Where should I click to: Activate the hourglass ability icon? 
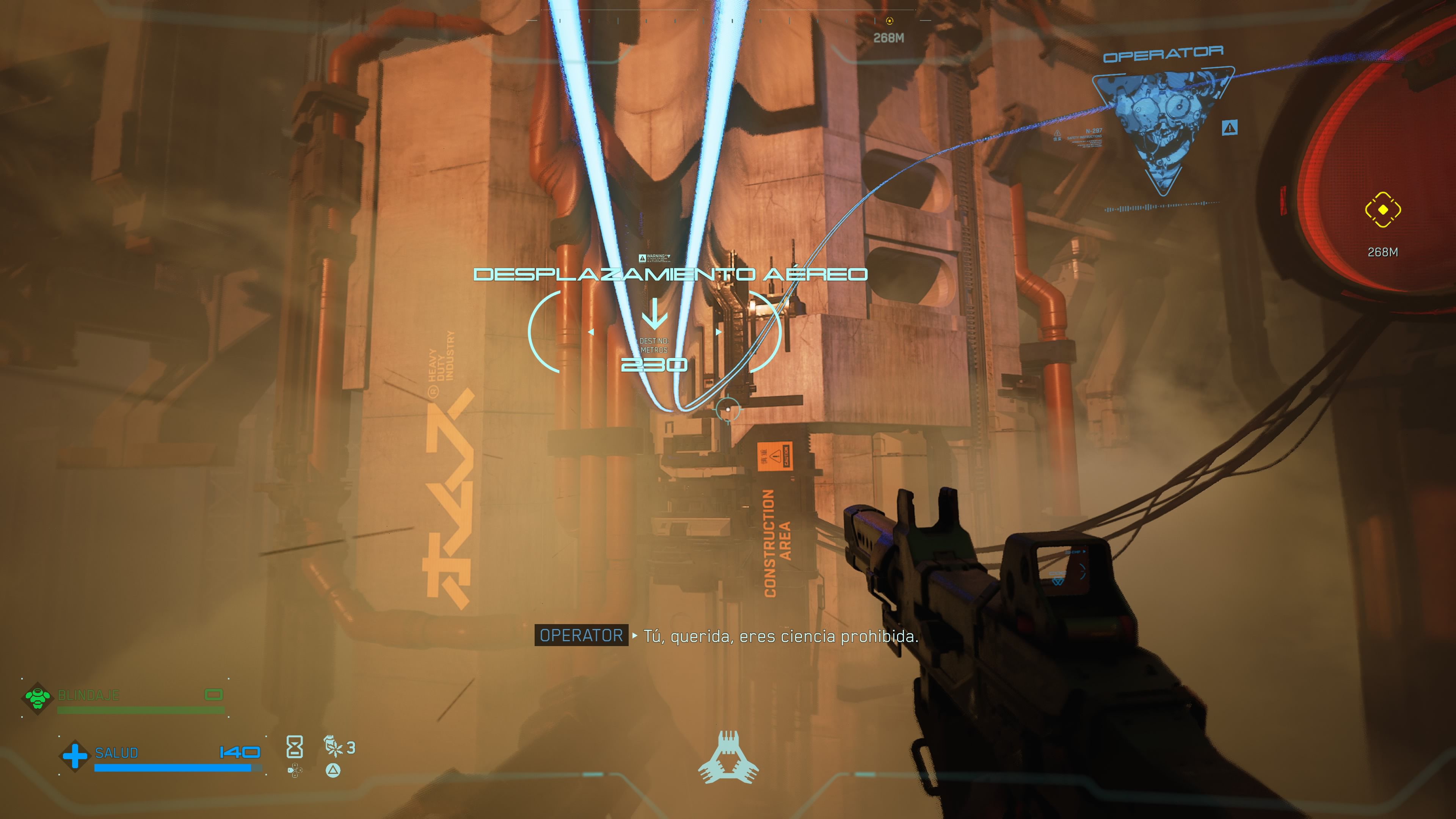tap(295, 747)
